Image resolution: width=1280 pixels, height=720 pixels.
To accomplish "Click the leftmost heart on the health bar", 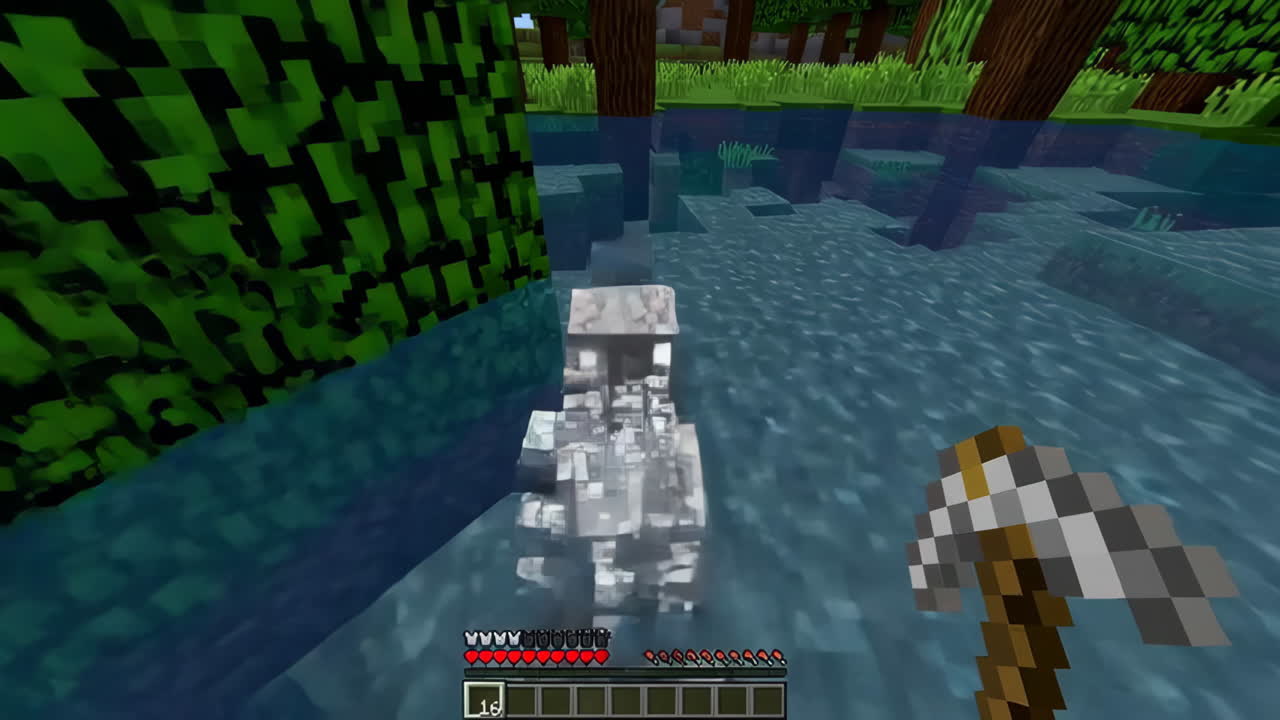I will click(471, 656).
